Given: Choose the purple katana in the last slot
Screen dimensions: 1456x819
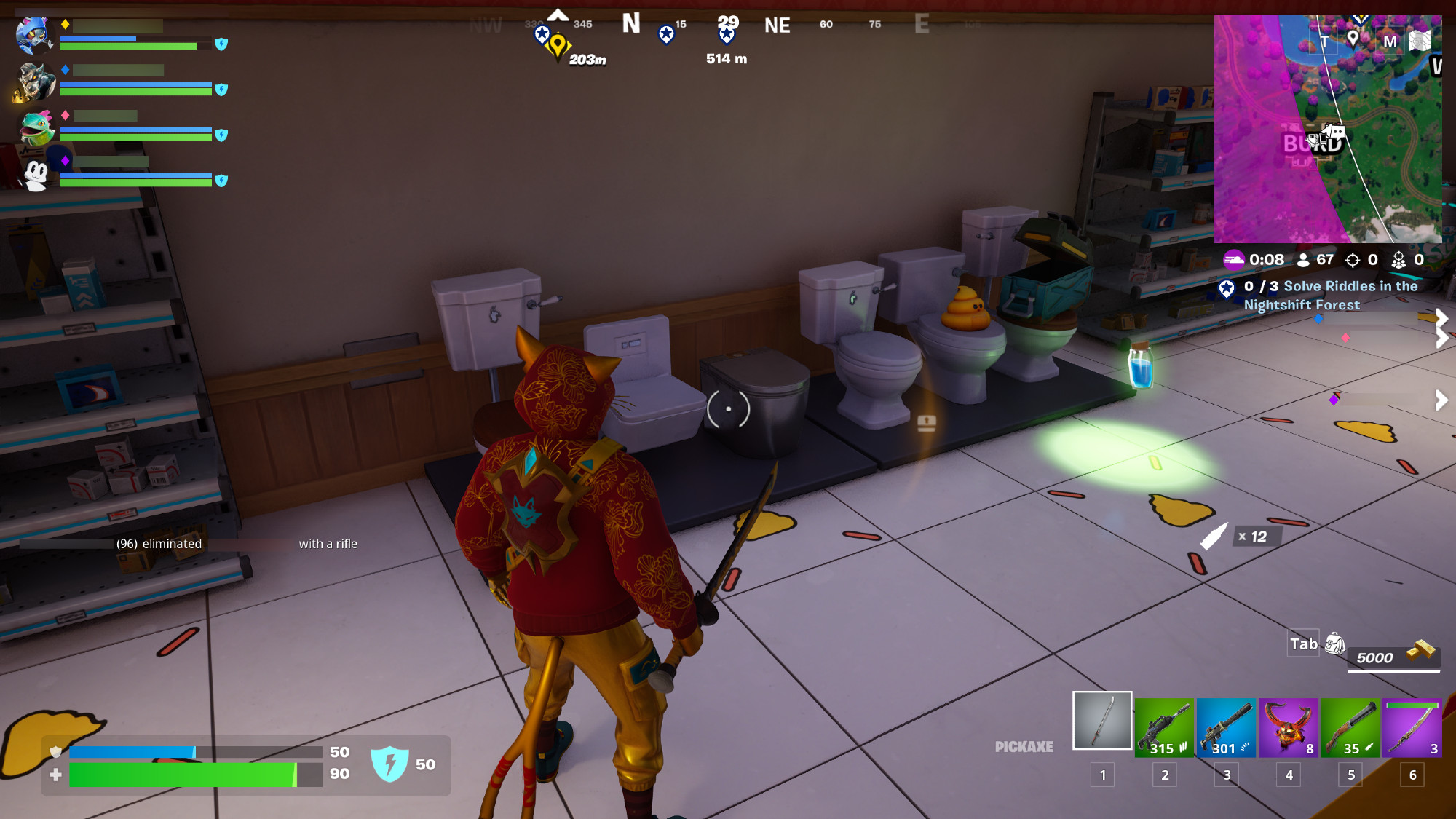Looking at the screenshot, I should pyautogui.click(x=1412, y=727).
